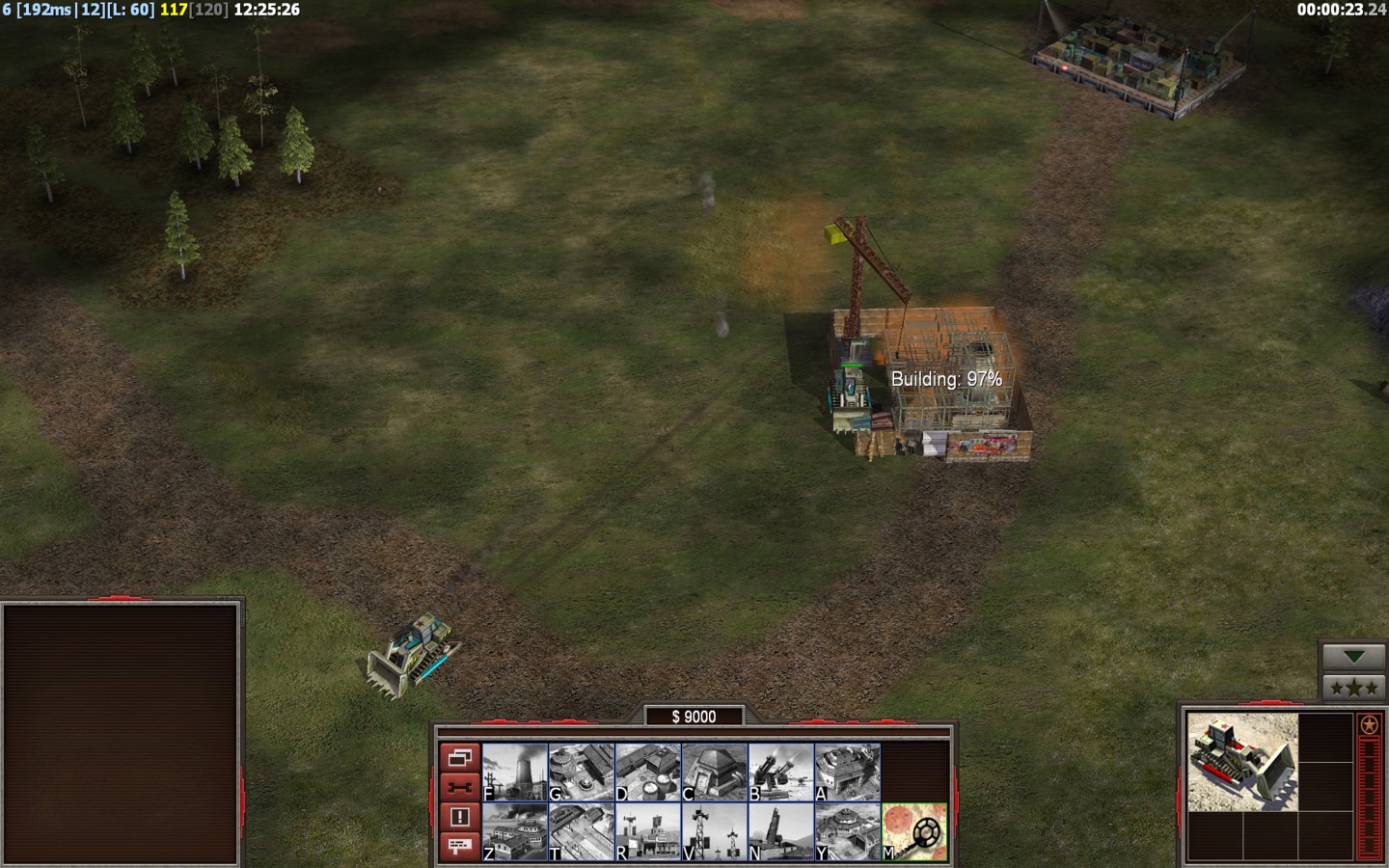Select the build icon labeled A
This screenshot has width=1389, height=868.
[848, 773]
